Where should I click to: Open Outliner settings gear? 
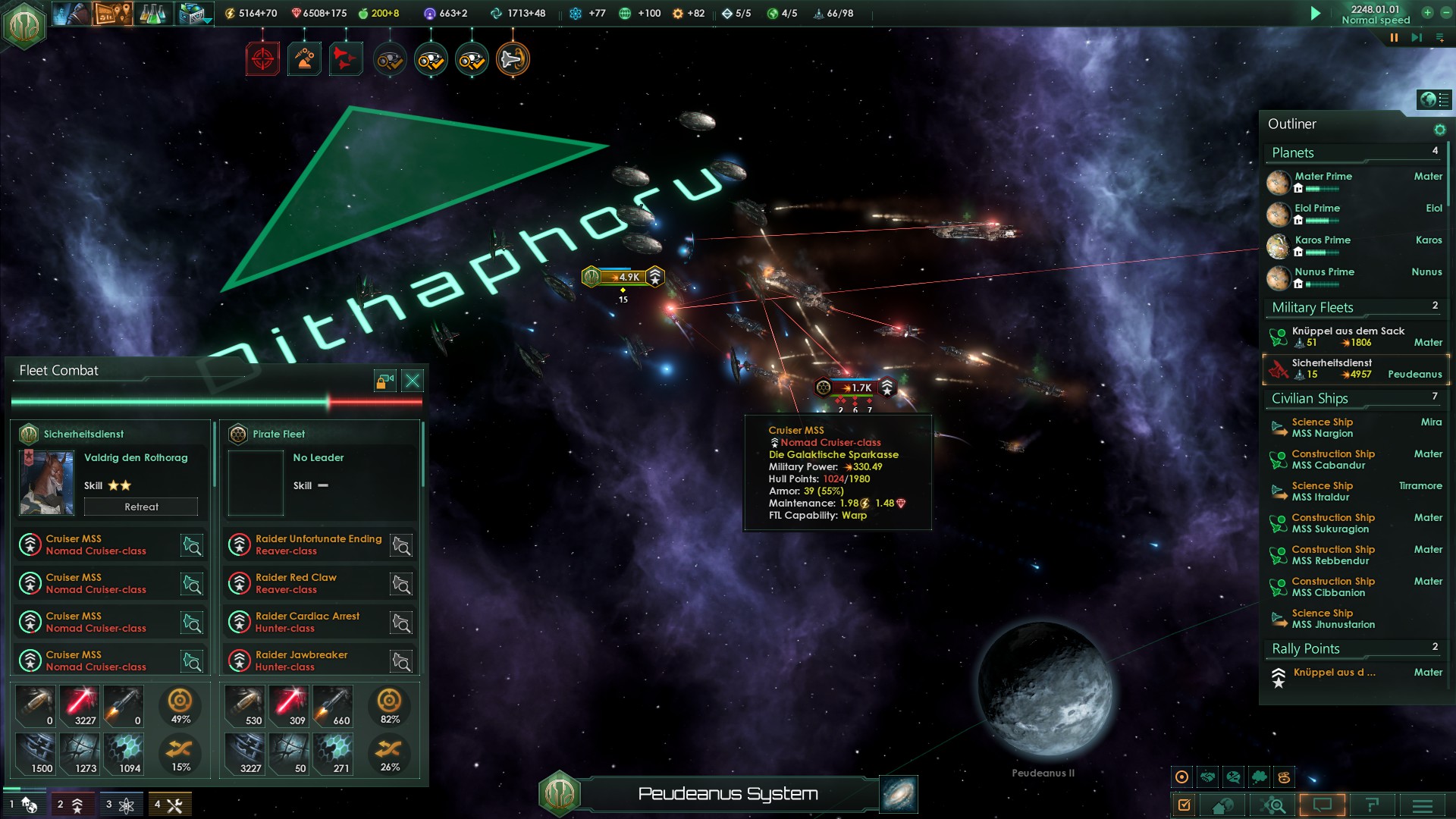[x=1439, y=130]
